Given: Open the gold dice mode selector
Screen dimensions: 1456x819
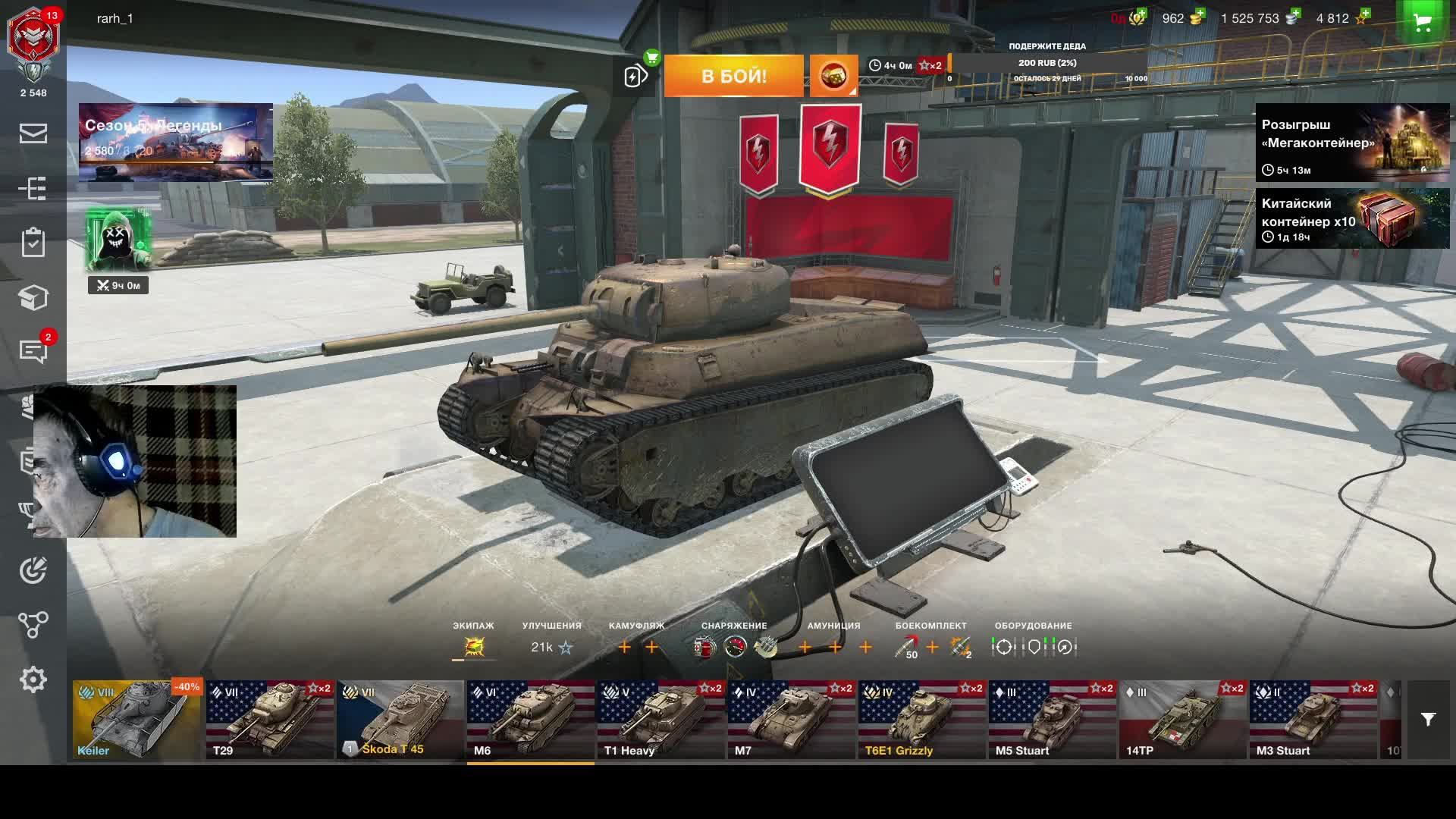Looking at the screenshot, I should [x=833, y=76].
